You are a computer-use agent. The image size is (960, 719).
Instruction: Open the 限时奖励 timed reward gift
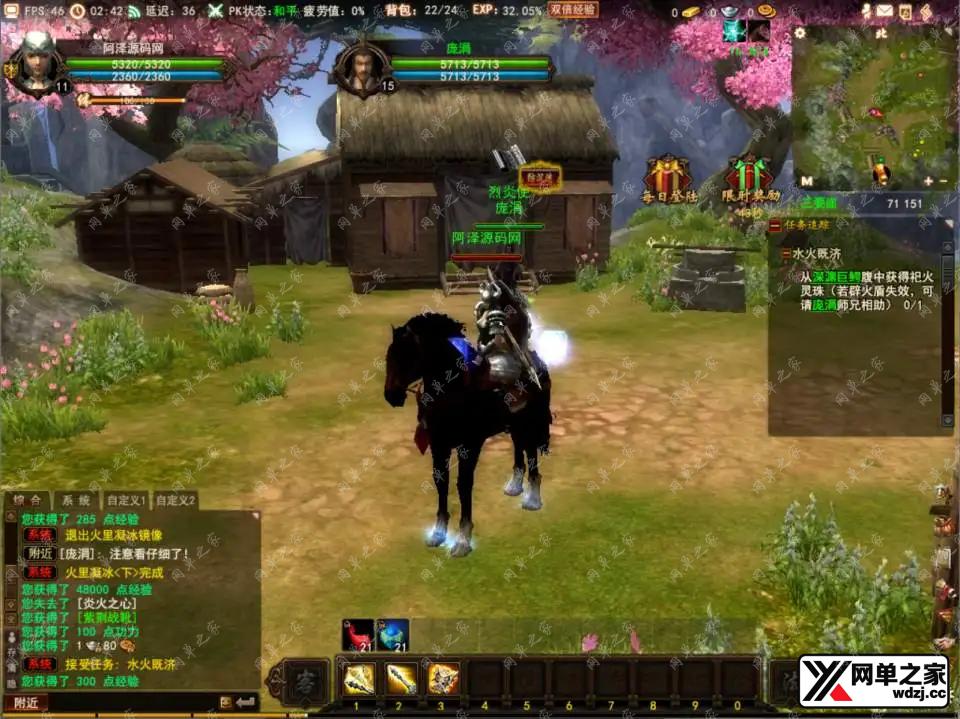(749, 178)
